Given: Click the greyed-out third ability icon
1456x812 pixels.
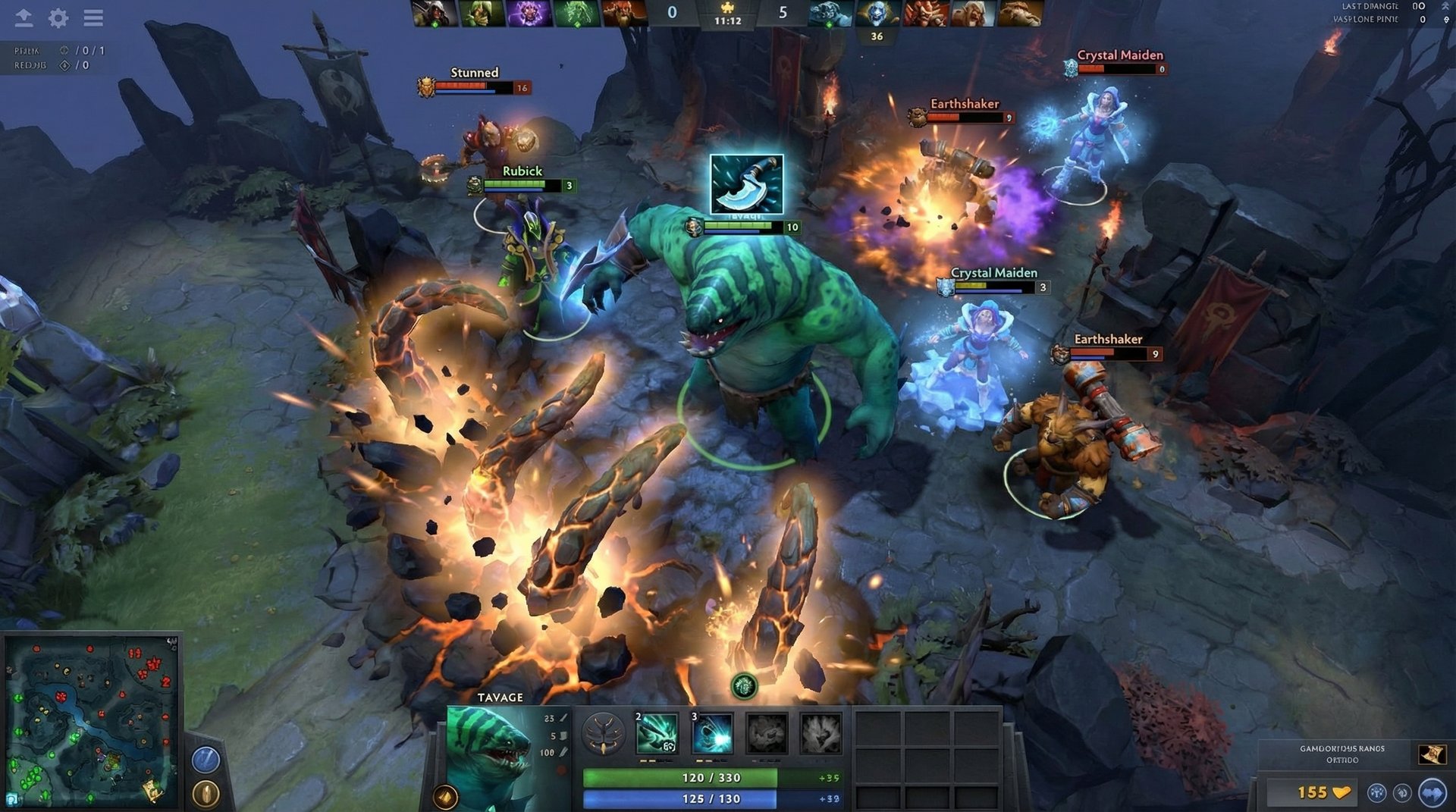Looking at the screenshot, I should [767, 733].
